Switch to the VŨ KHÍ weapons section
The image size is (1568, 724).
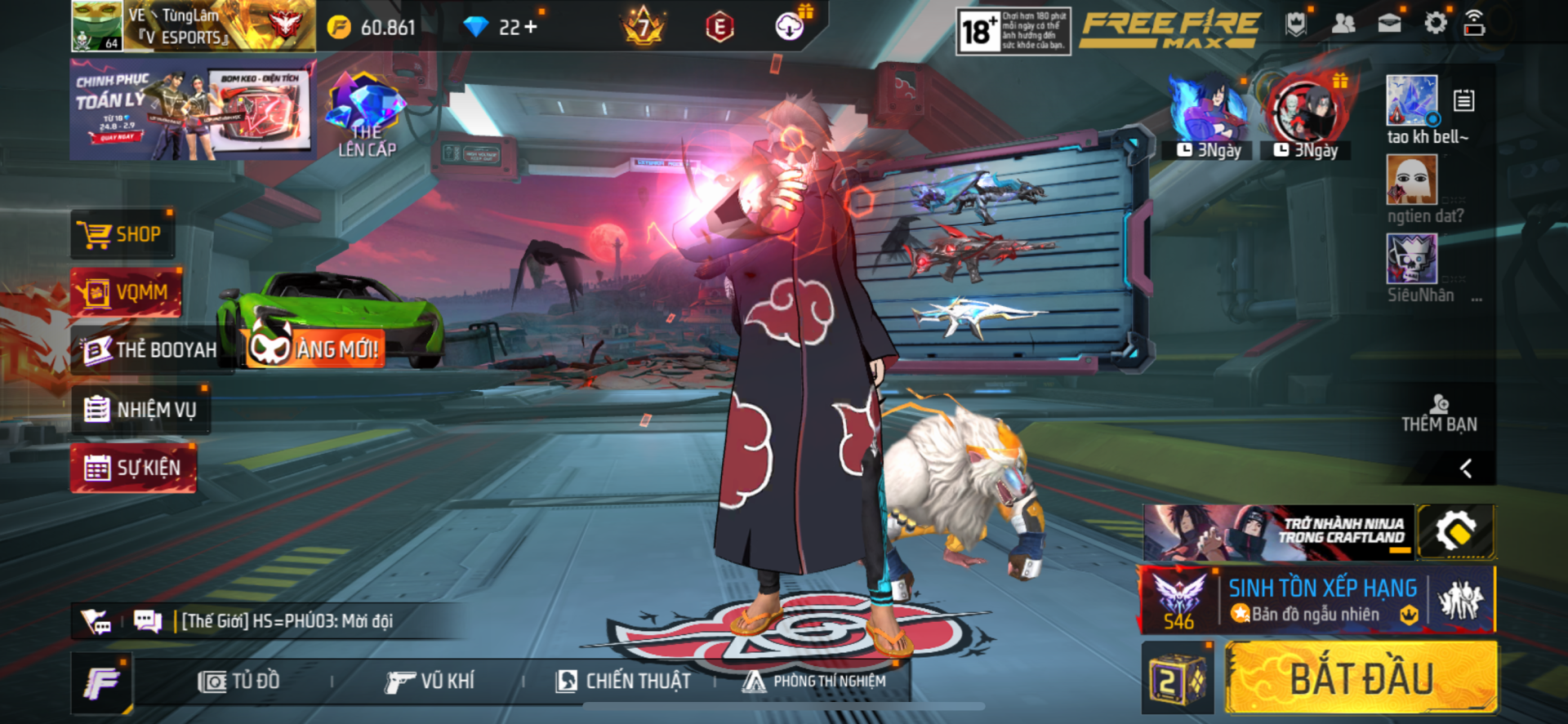(430, 682)
